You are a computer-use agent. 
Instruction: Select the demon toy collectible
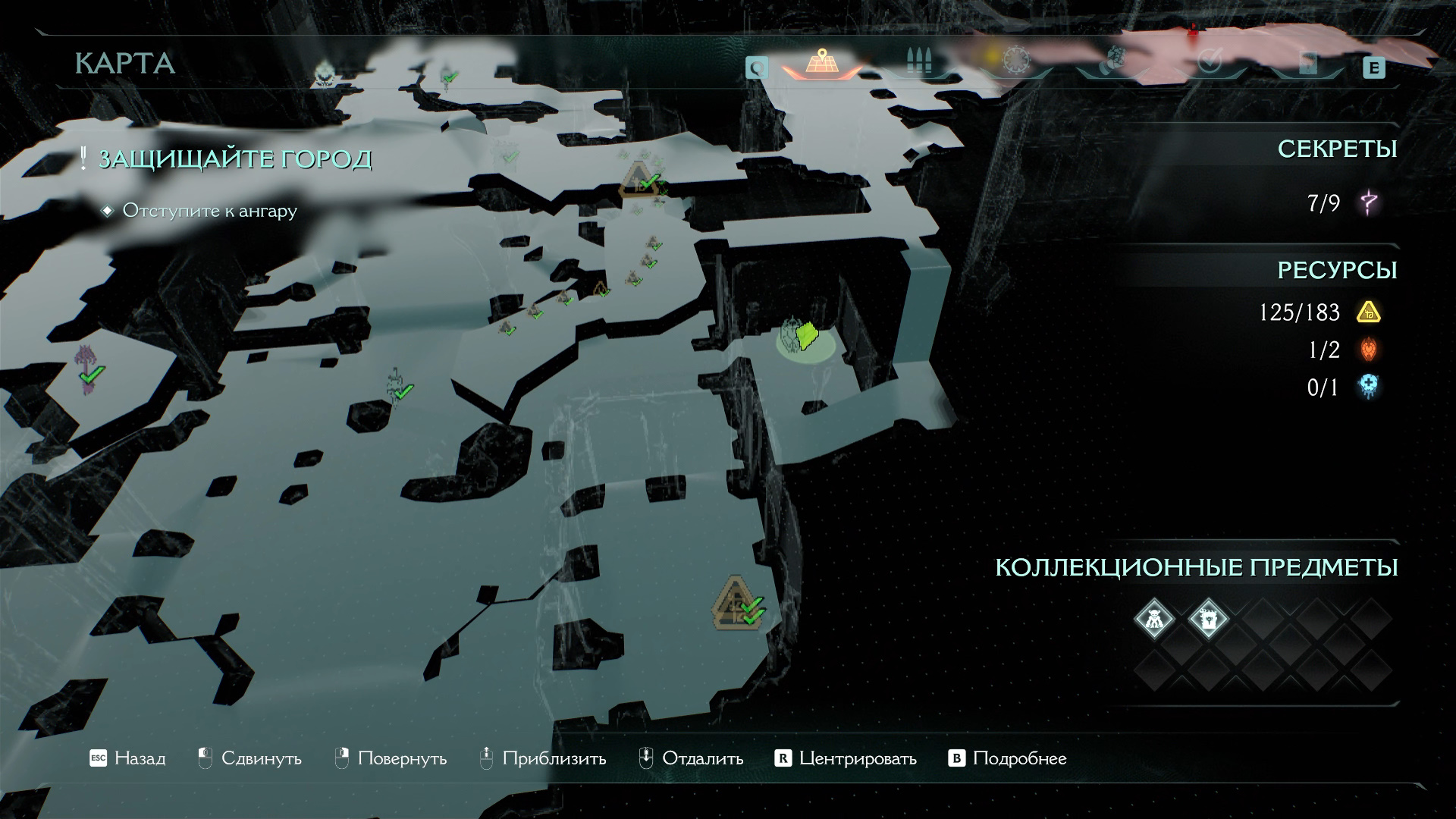coord(1154,619)
